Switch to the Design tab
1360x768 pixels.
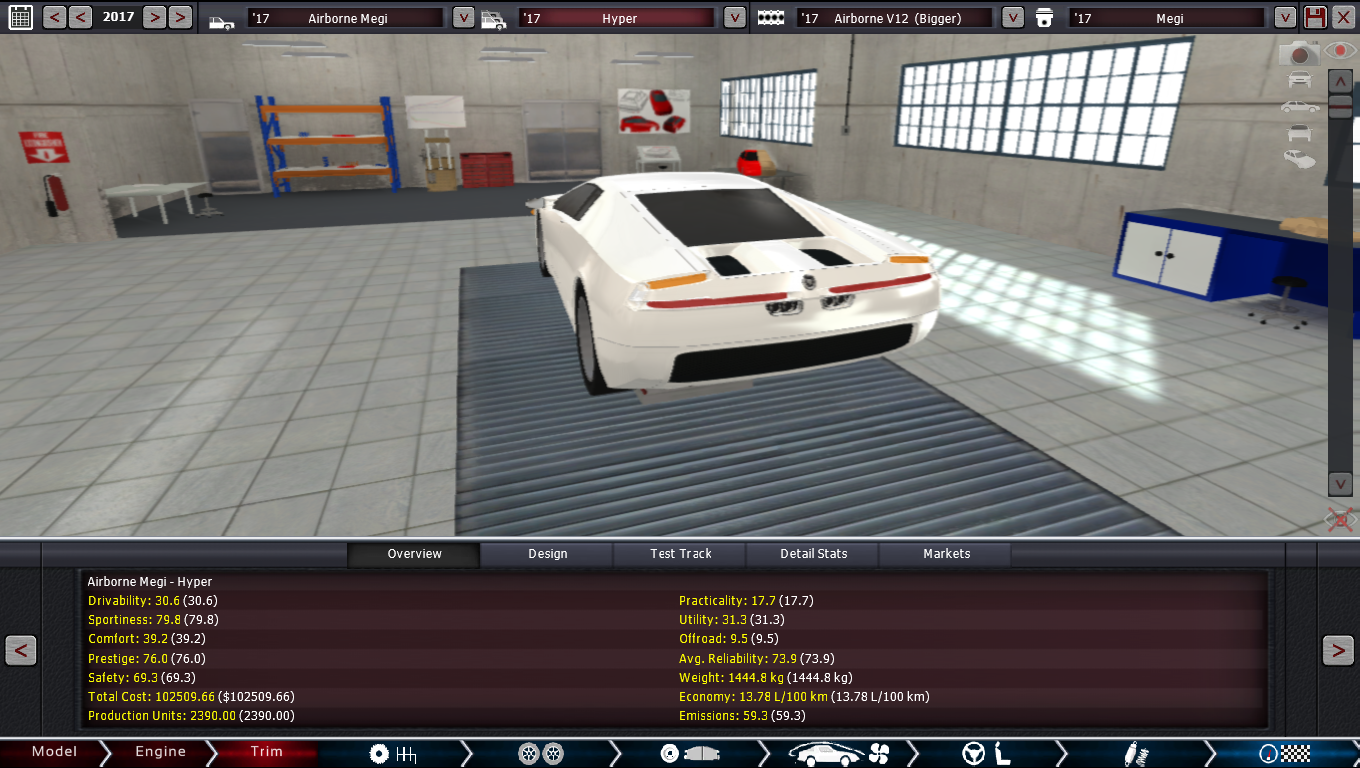click(x=547, y=554)
